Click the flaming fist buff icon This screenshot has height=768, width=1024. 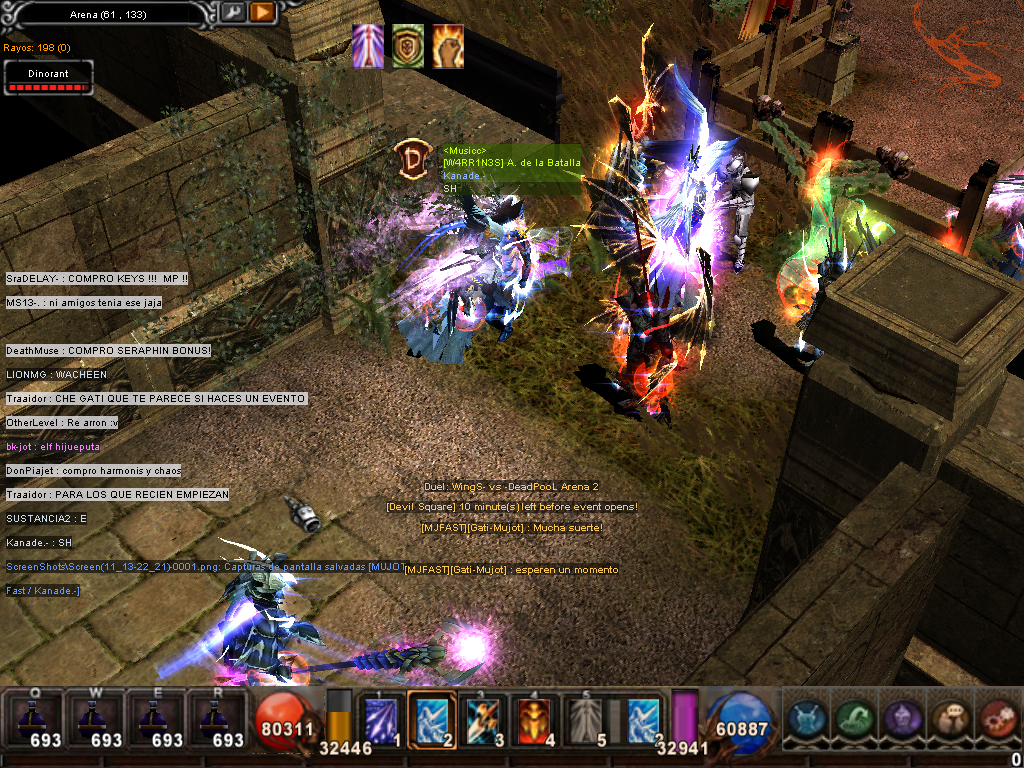pos(448,47)
